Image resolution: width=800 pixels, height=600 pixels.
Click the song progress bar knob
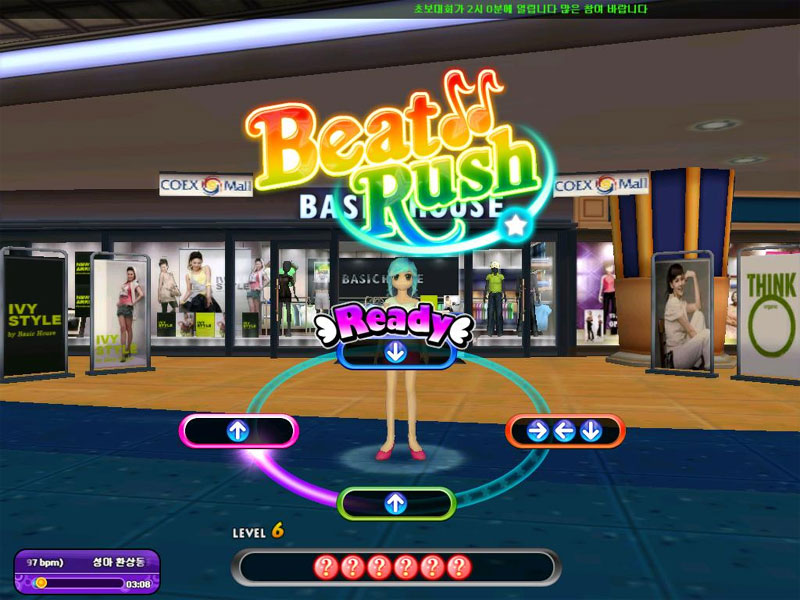click(41, 582)
